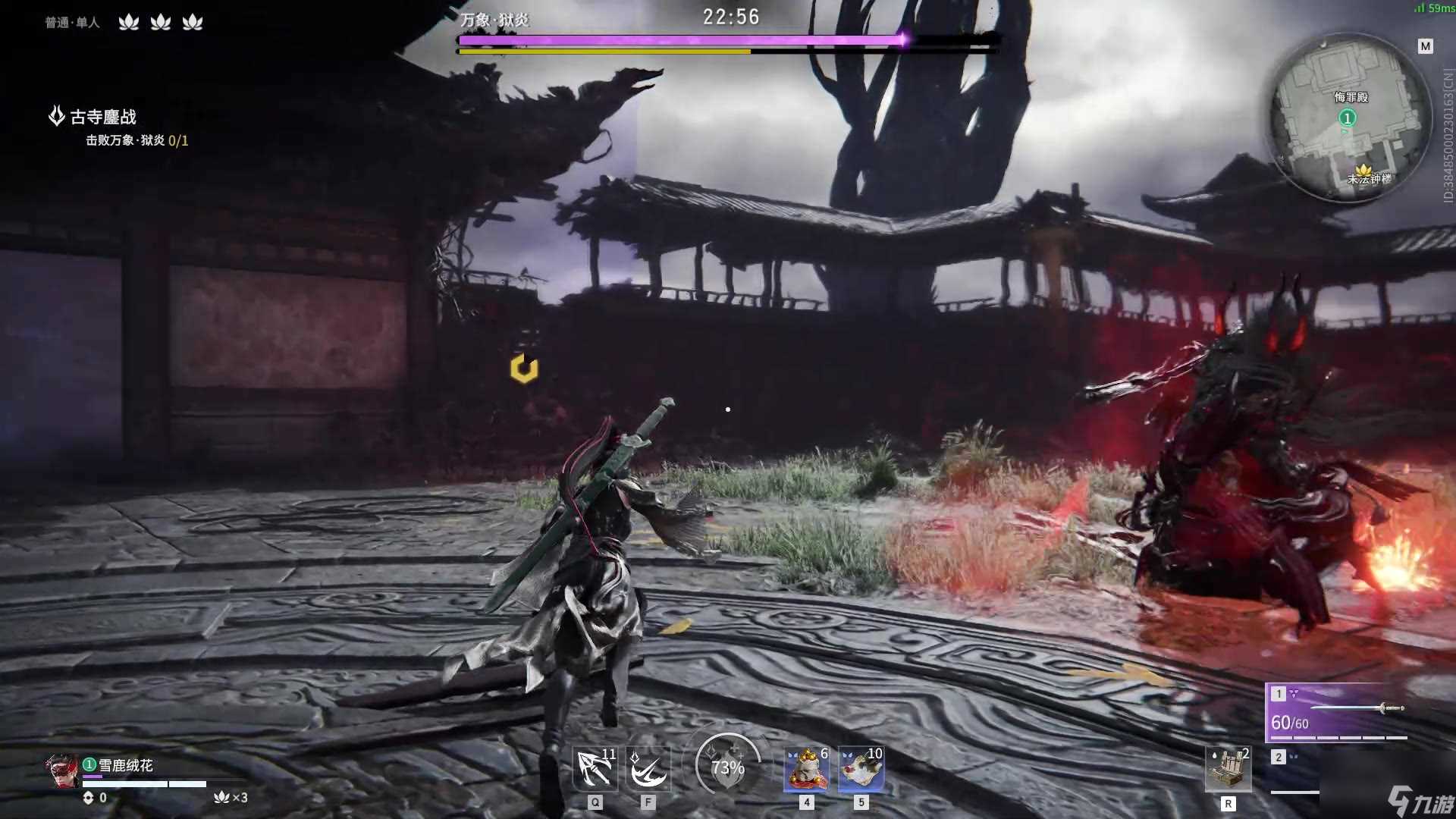Click the yellow hexagon waypoint marker

coord(523,369)
